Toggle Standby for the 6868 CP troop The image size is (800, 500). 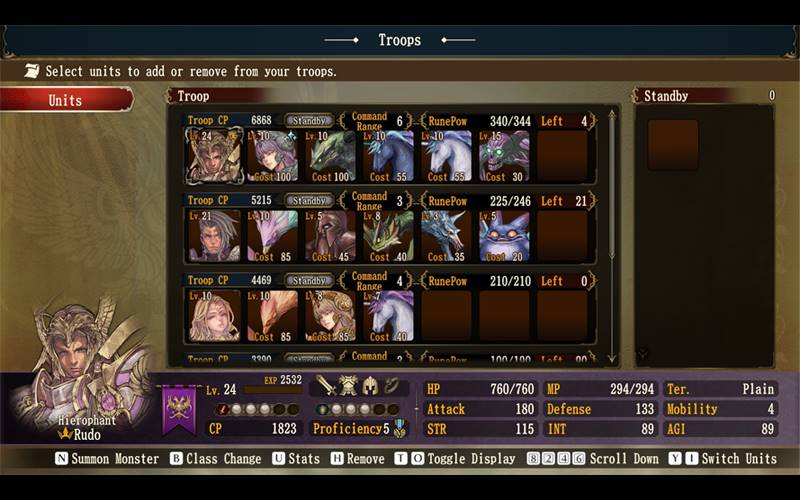[309, 121]
